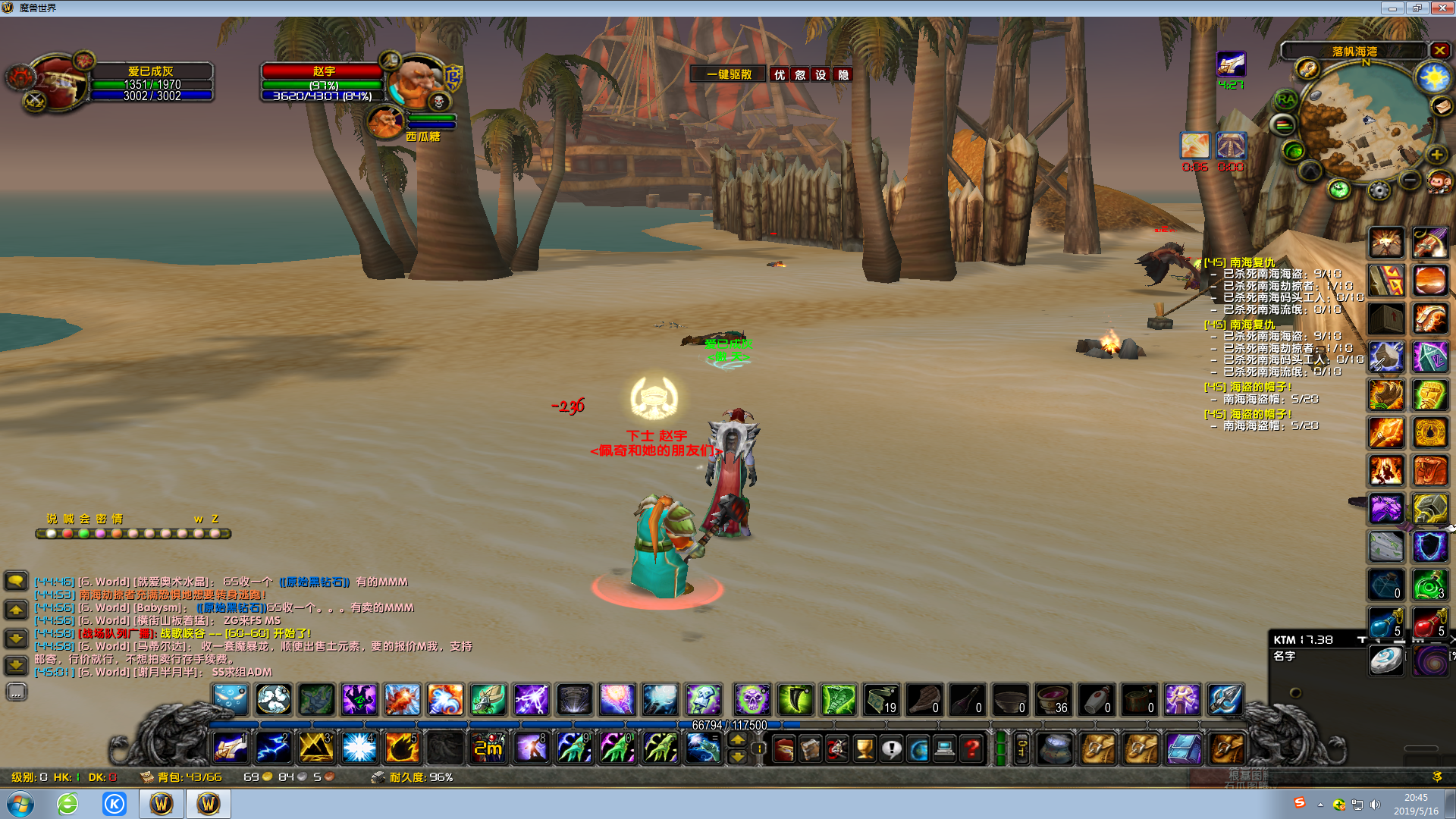1456x819 pixels.
Task: Open the gear settings button below minimap
Action: (1379, 190)
